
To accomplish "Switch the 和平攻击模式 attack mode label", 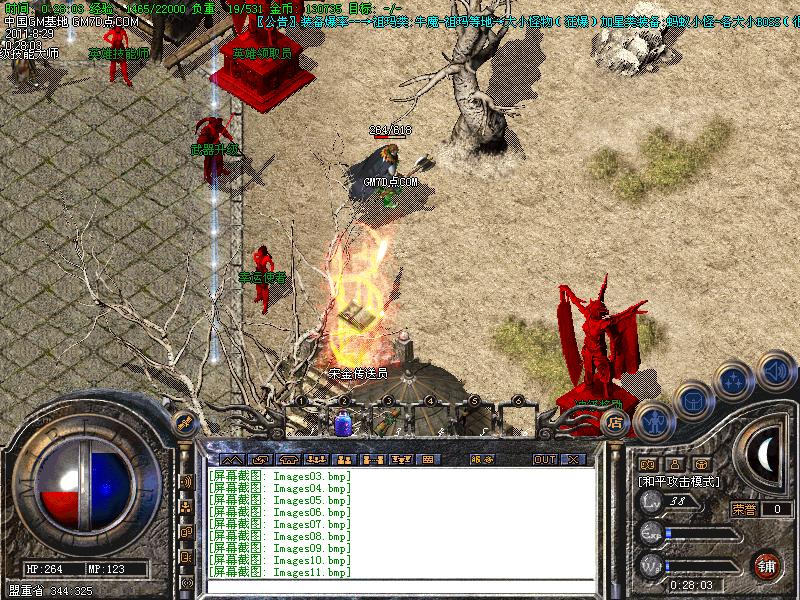I will tap(680, 482).
